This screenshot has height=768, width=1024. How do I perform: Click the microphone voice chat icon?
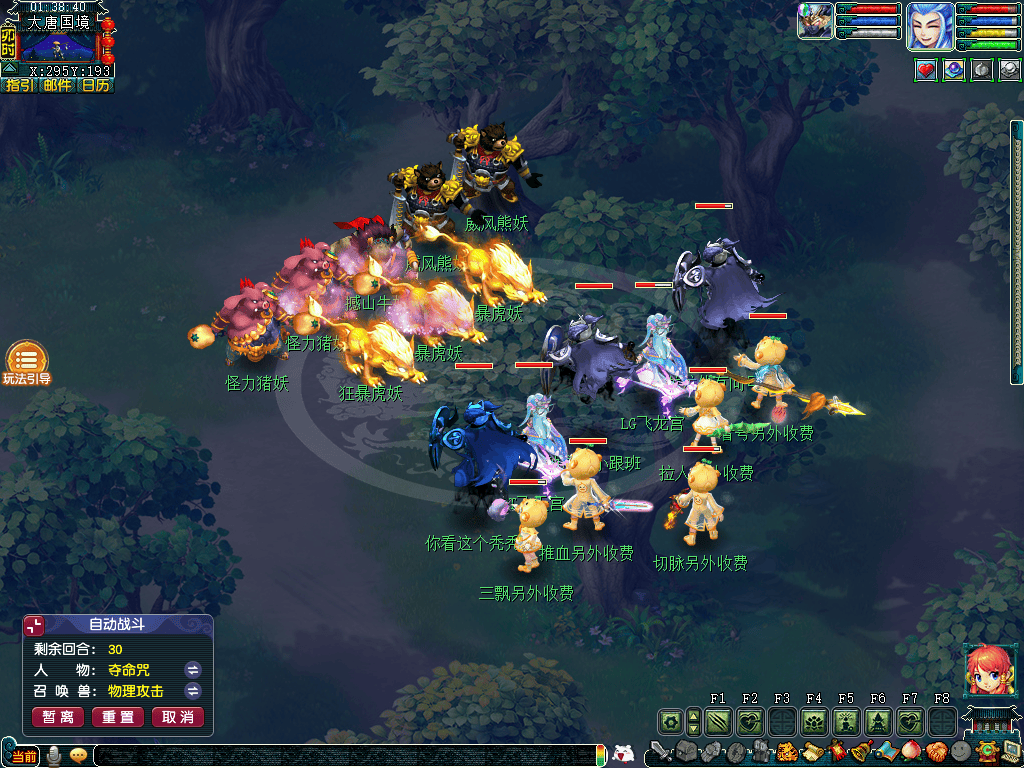click(54, 755)
